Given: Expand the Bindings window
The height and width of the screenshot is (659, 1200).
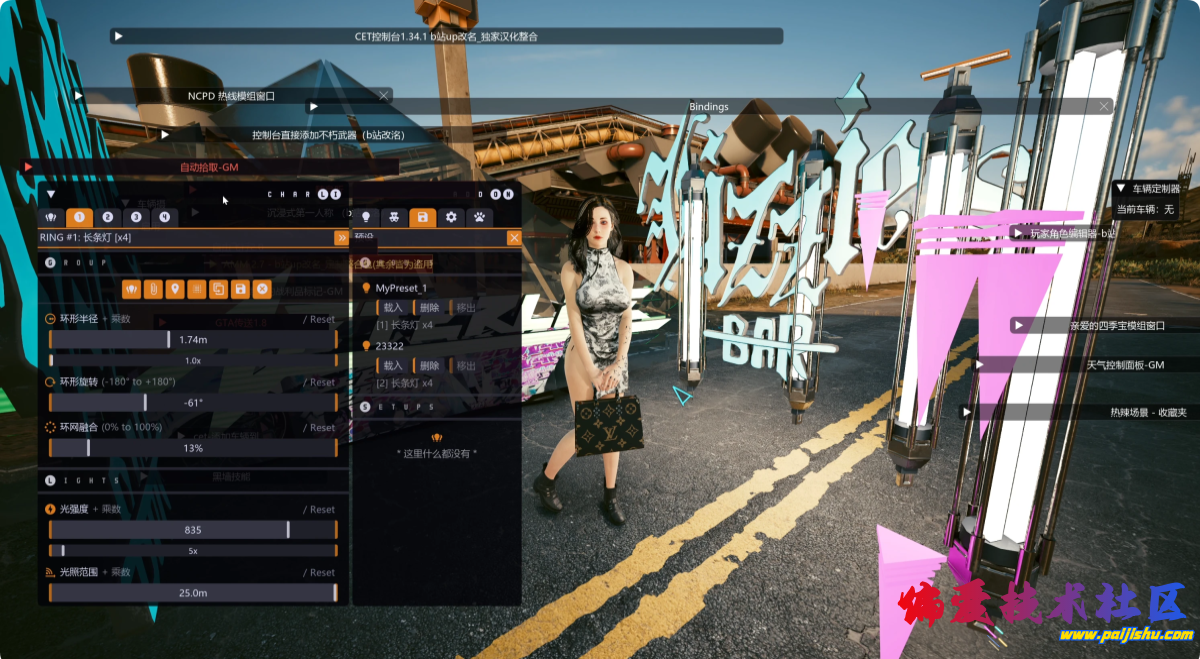Looking at the screenshot, I should pyautogui.click(x=314, y=106).
